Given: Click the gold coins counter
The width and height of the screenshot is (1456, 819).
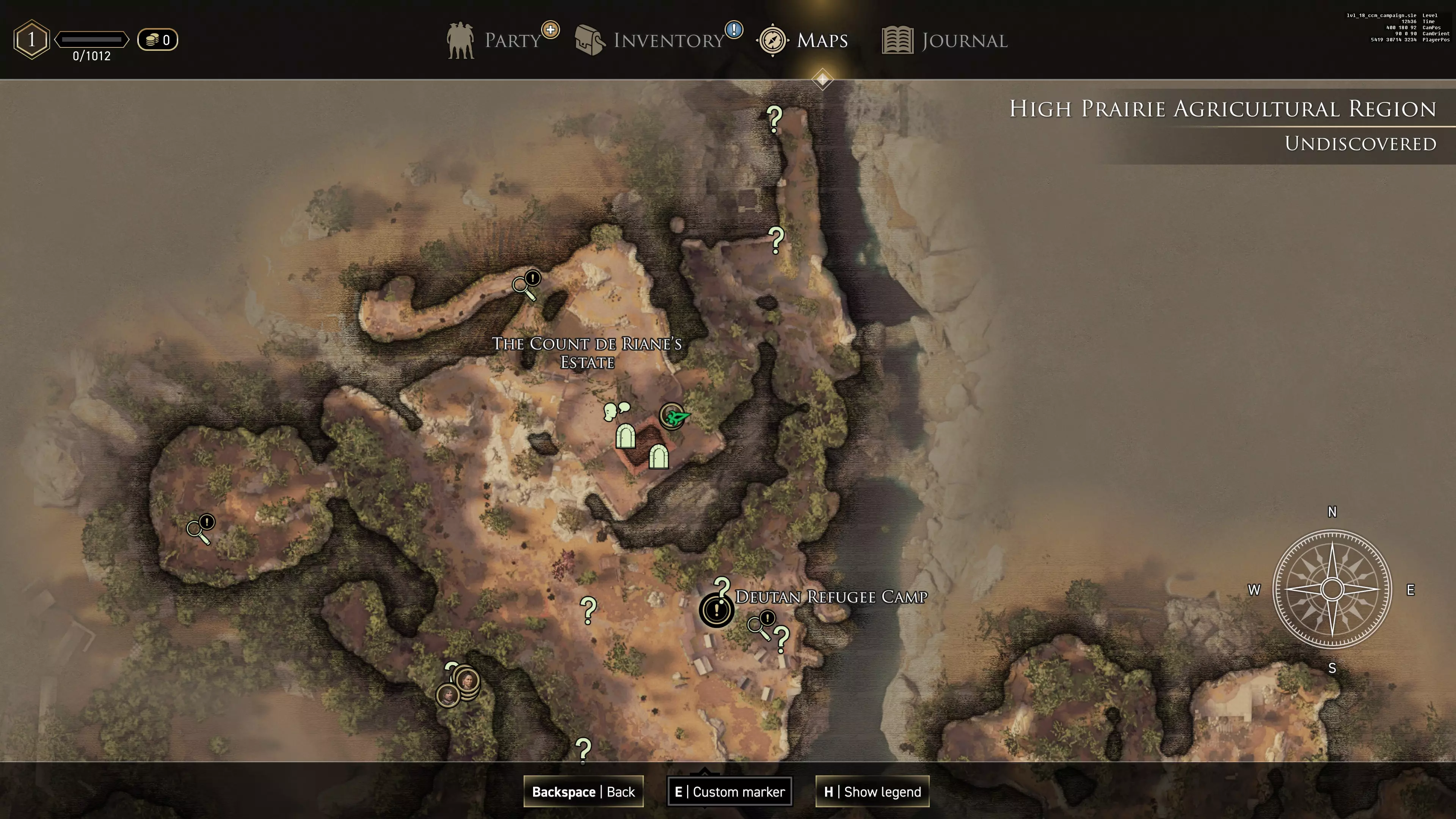Looking at the screenshot, I should 158,39.
